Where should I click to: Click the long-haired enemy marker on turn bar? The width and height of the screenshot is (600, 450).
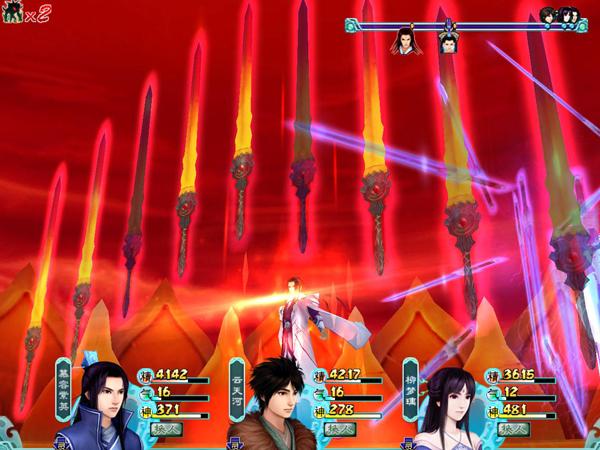point(404,42)
